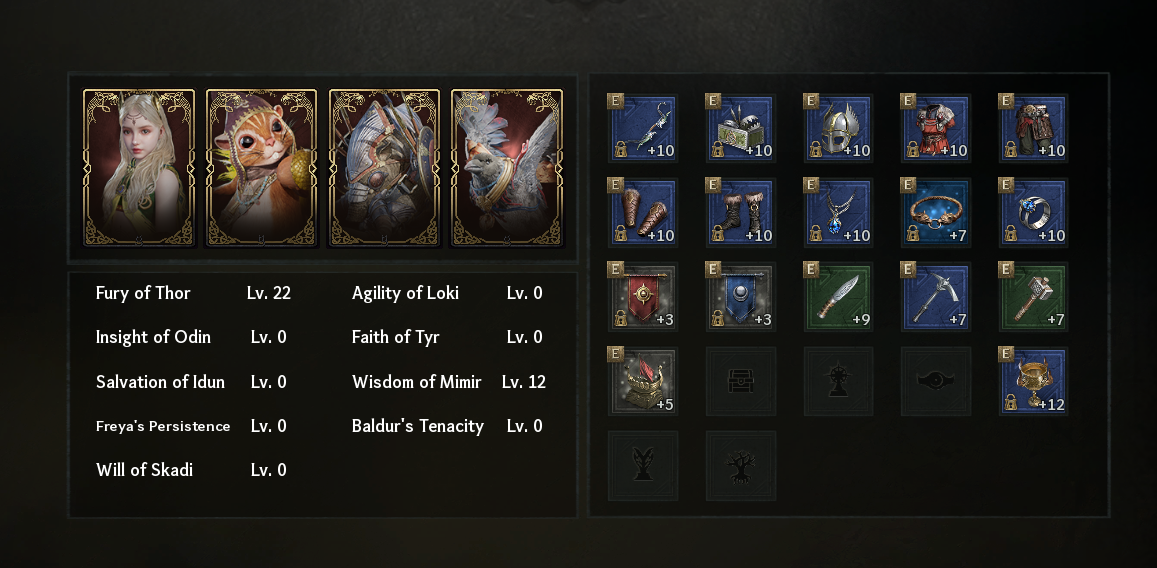Viewport: 1157px width, 568px height.
Task: Open the hammer tool slot
Action: tap(1034, 297)
